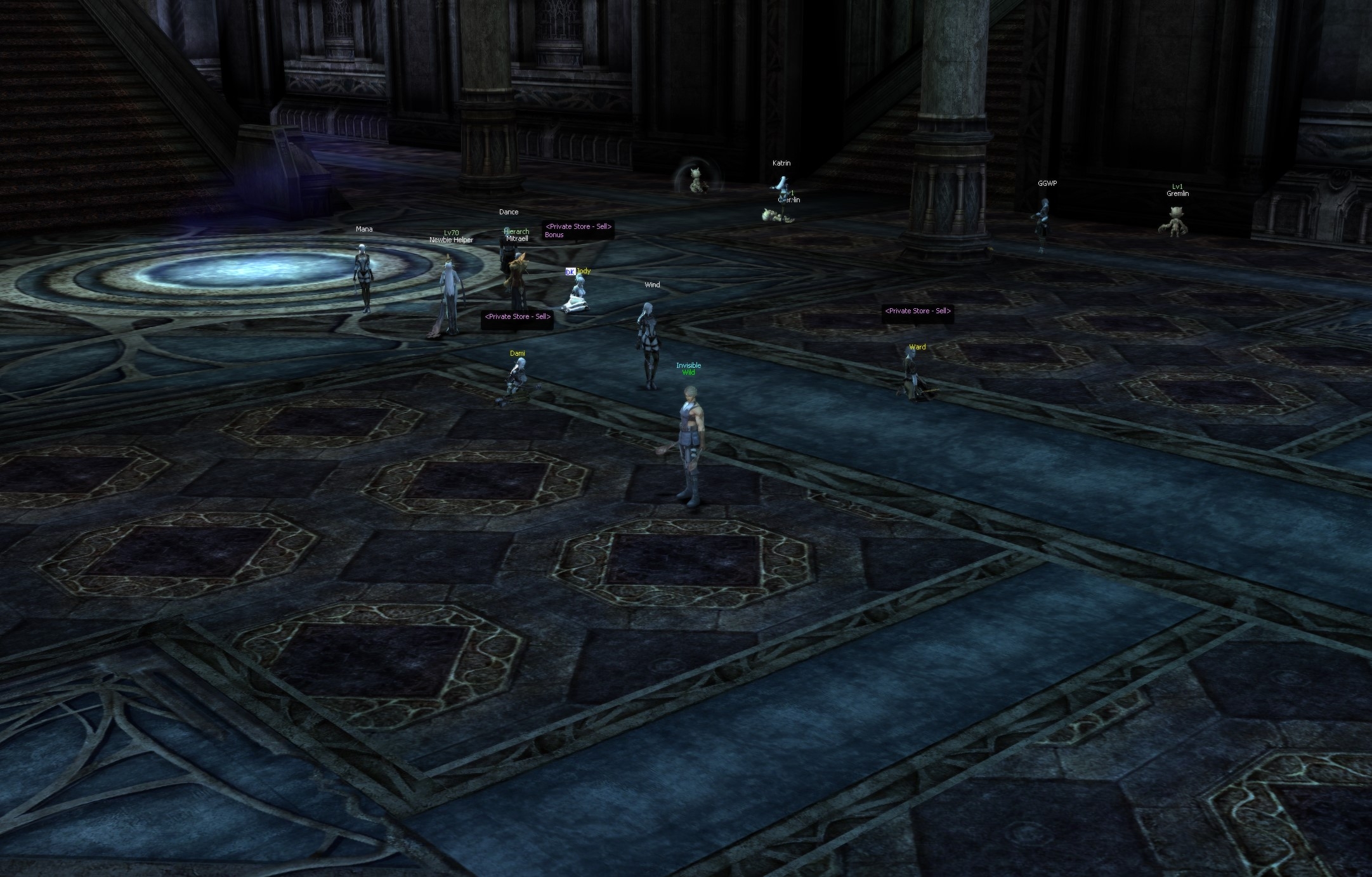Open the private store sign above Dami
Screen dimensions: 1372x877
(x=517, y=317)
